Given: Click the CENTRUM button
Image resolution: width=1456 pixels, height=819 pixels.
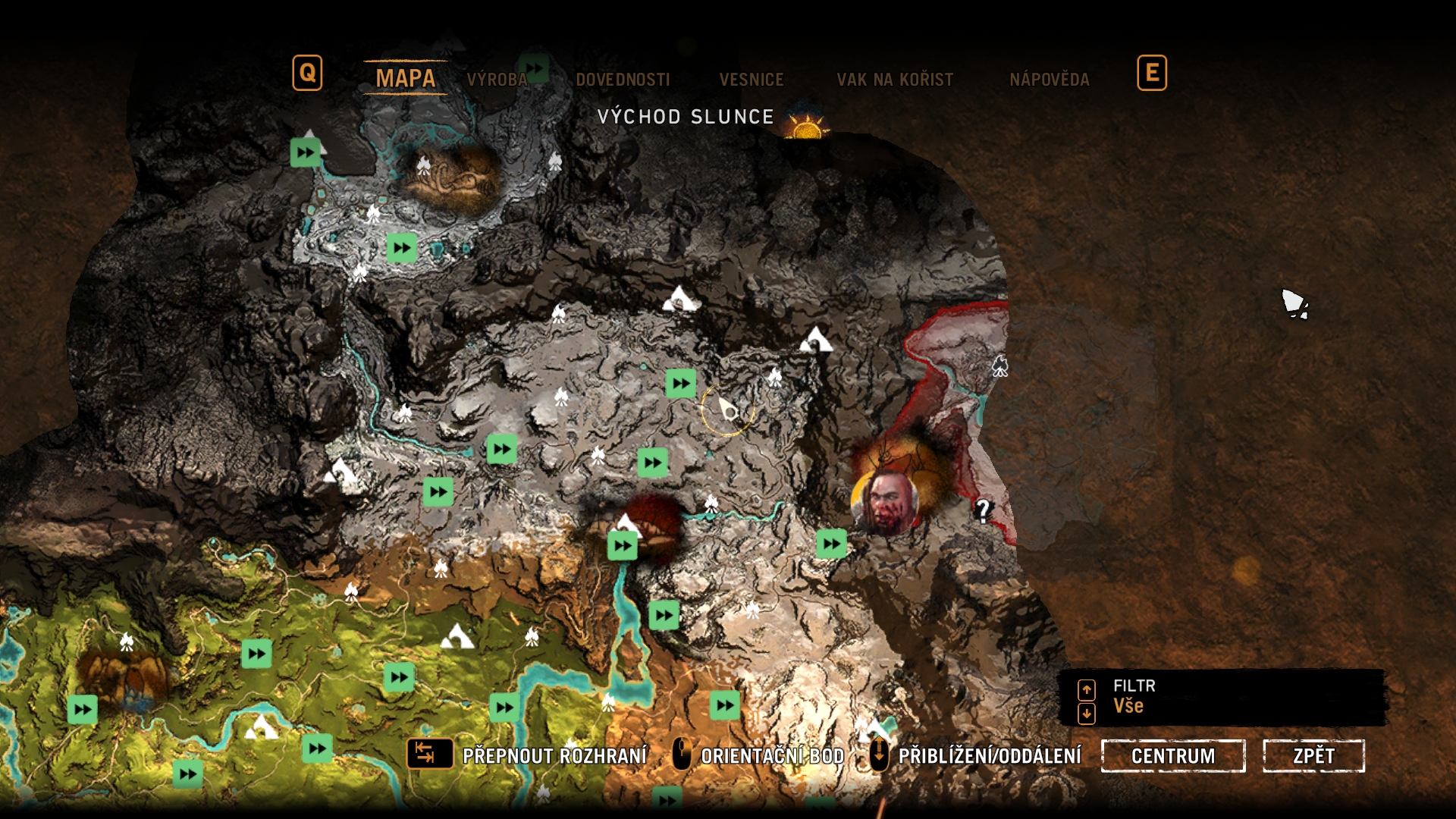Looking at the screenshot, I should coord(1172,756).
